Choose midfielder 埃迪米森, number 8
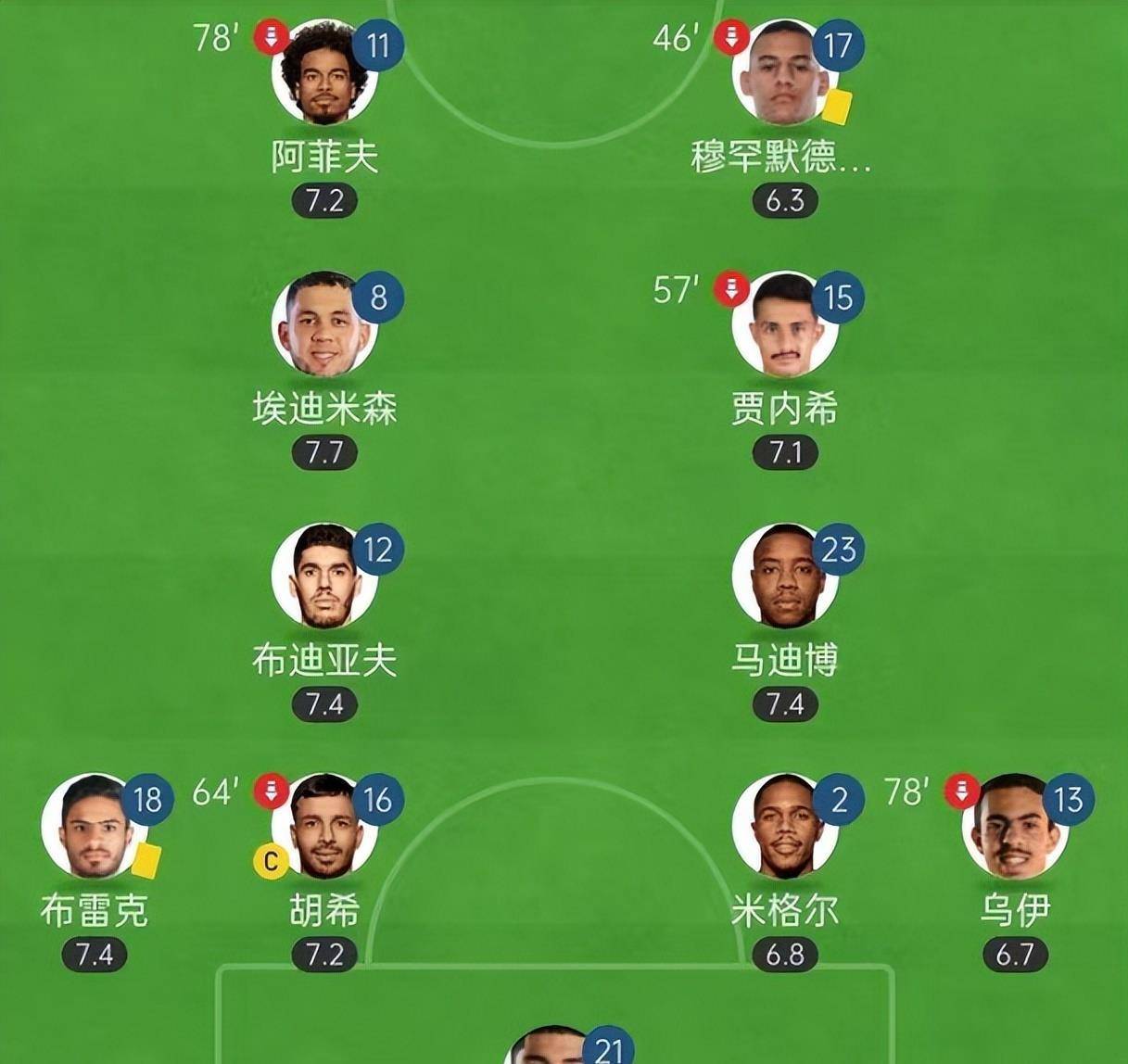1128x1064 pixels. point(324,325)
